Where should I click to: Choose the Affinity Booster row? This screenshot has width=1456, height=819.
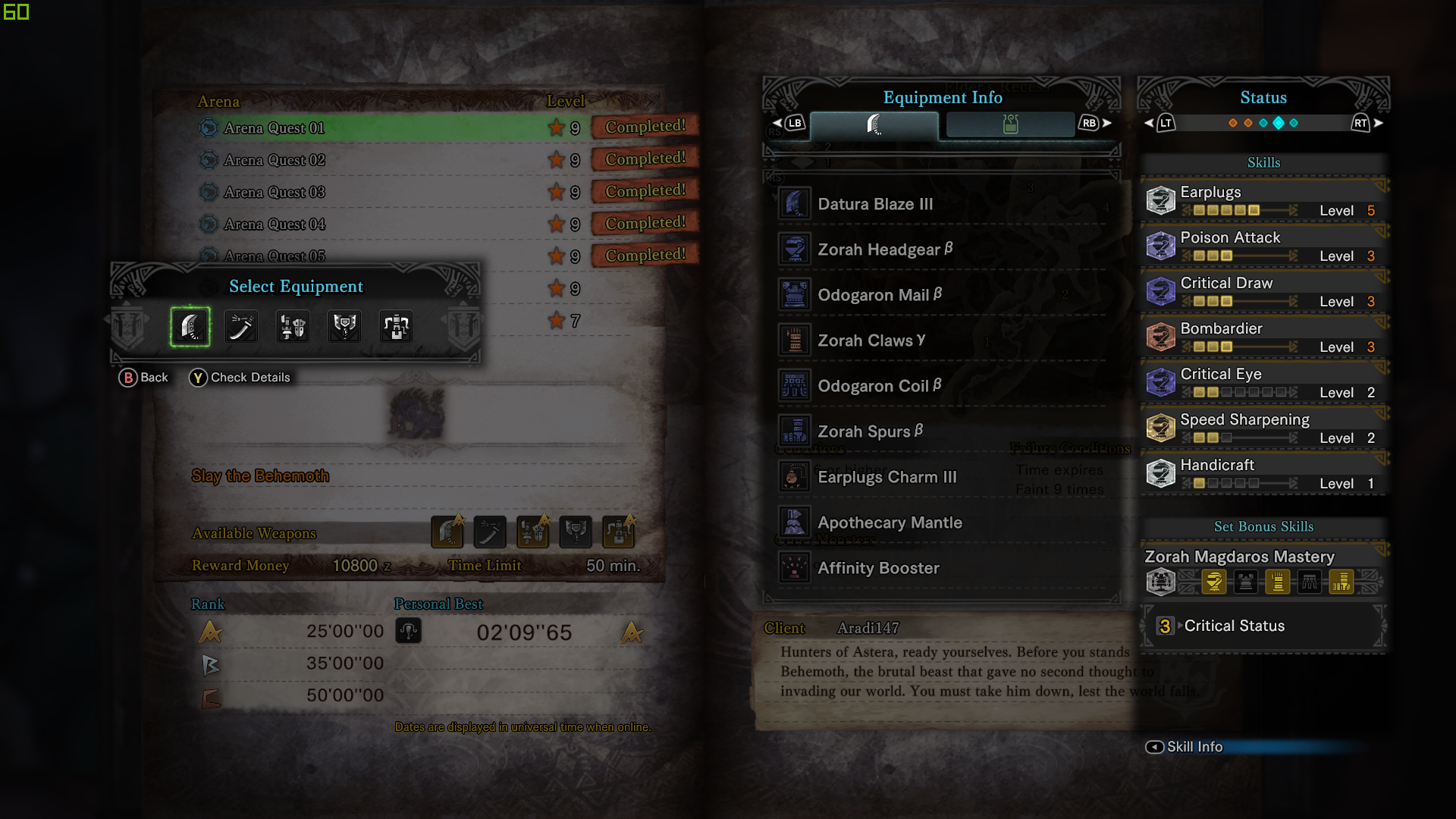(x=878, y=568)
